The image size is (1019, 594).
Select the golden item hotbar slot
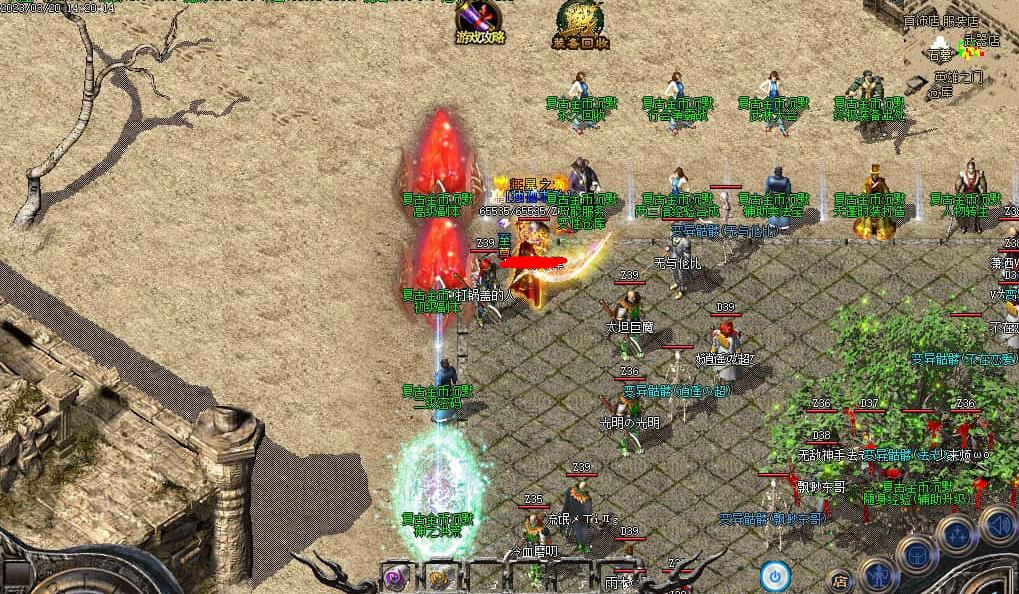440,577
